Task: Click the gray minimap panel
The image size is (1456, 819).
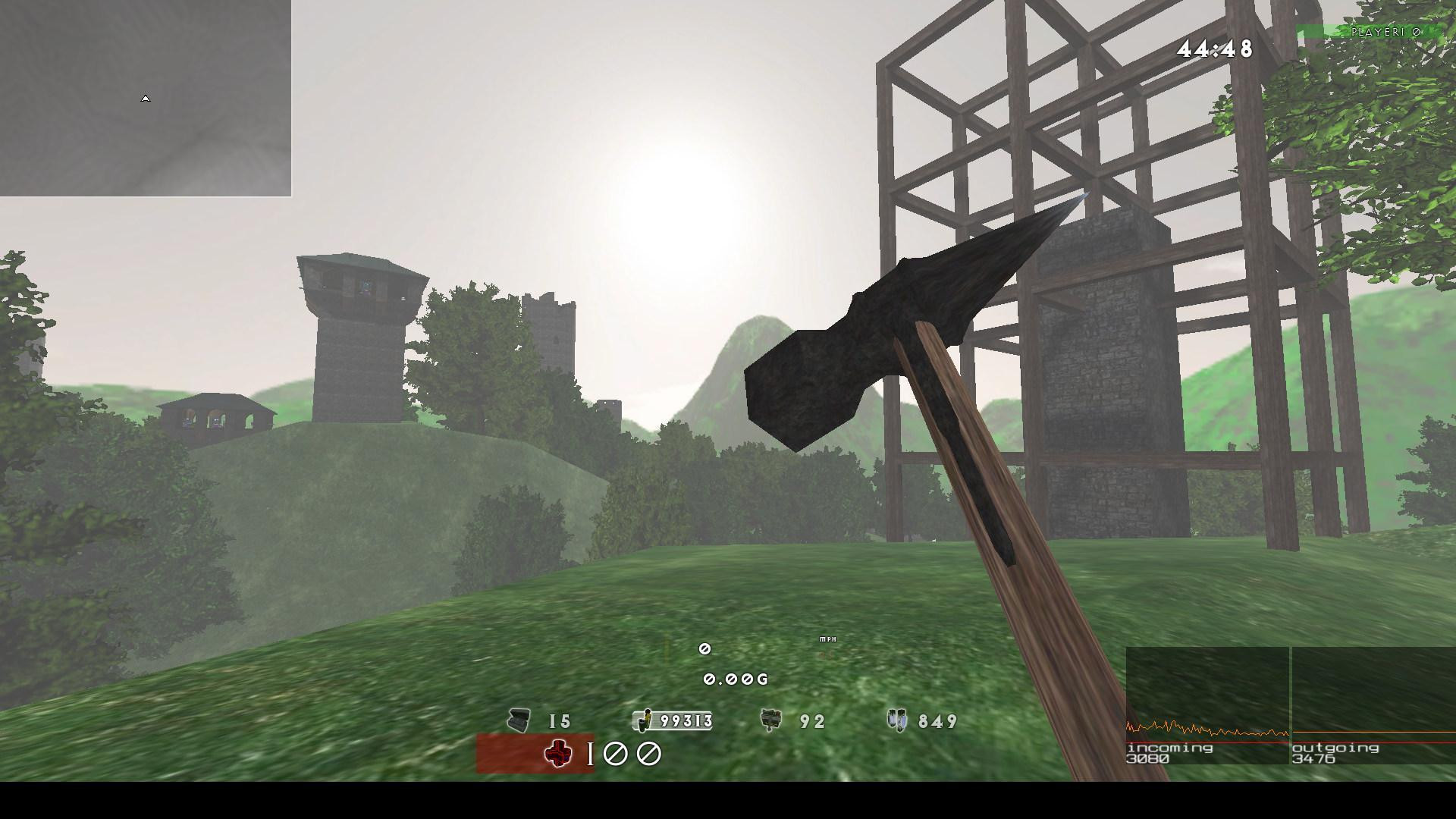Action: click(x=146, y=98)
